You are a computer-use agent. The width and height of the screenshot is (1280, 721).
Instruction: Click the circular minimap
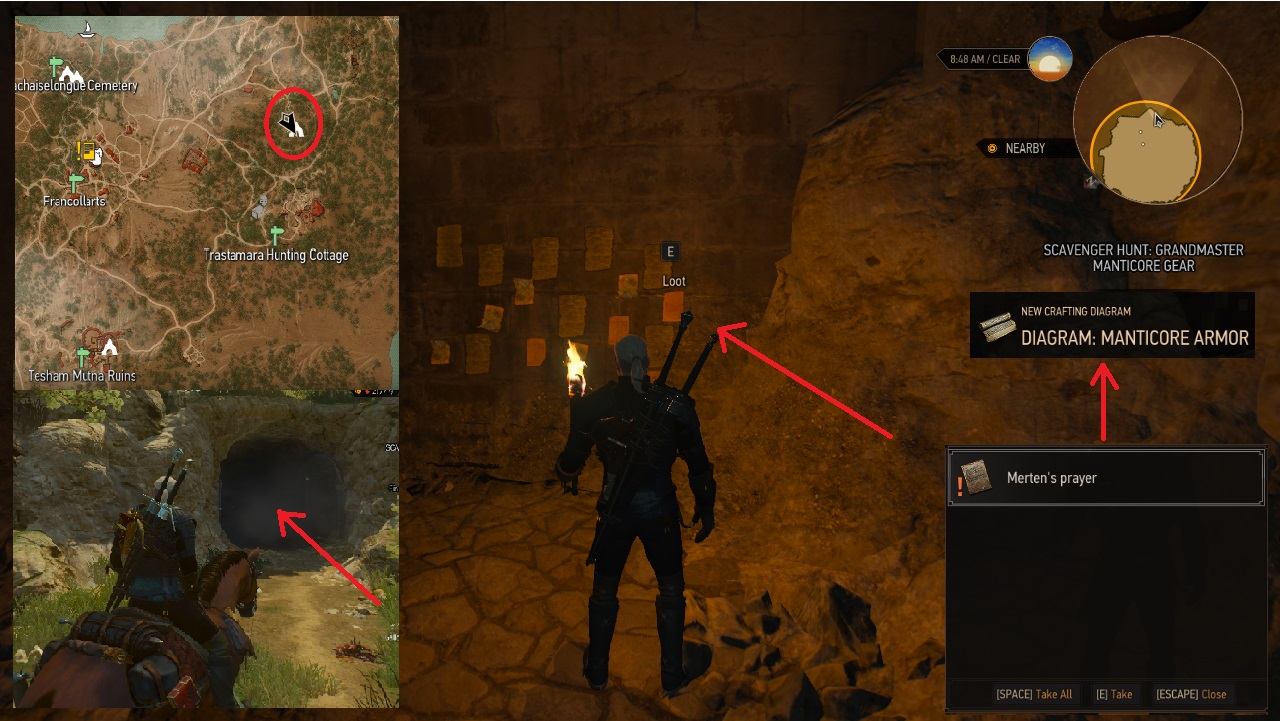point(1158,120)
